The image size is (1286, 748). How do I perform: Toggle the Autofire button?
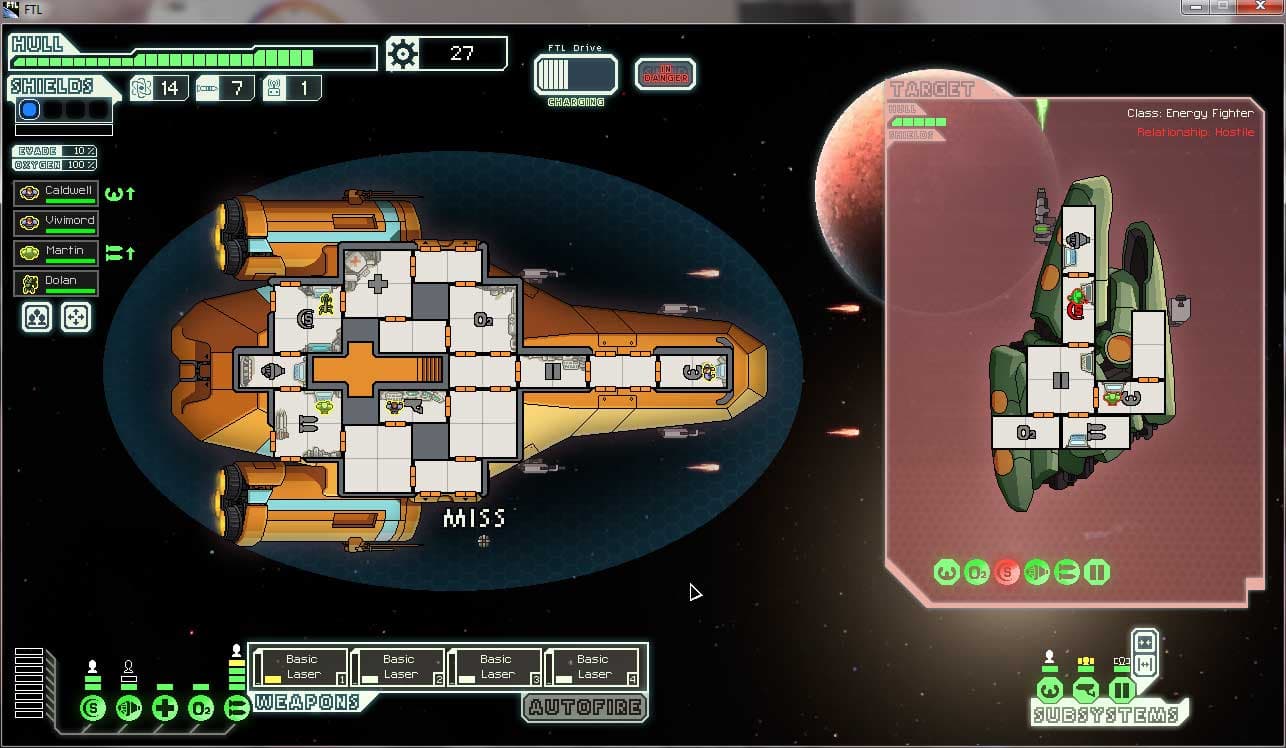(584, 707)
